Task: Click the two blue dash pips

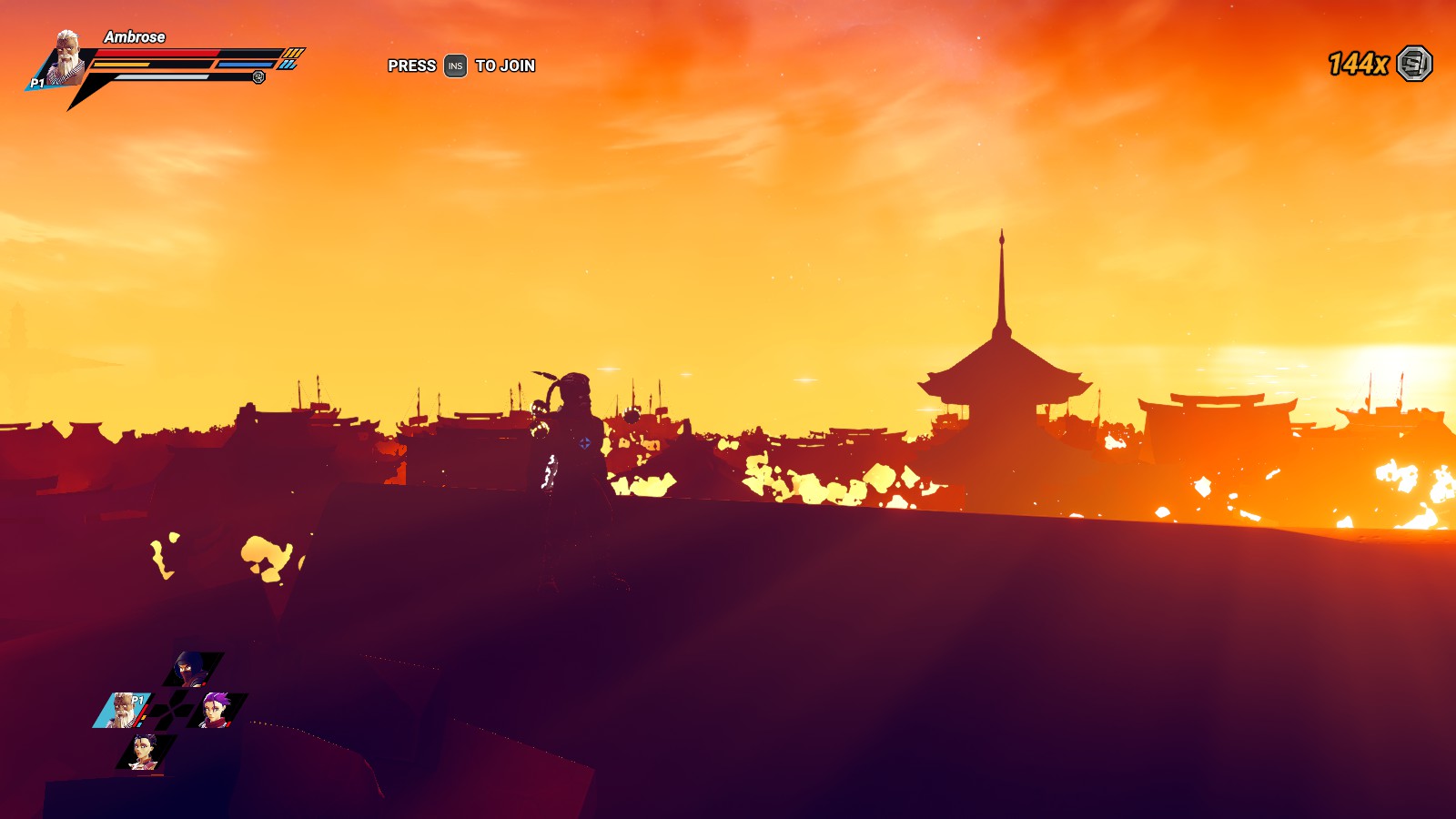Action: pos(288,64)
